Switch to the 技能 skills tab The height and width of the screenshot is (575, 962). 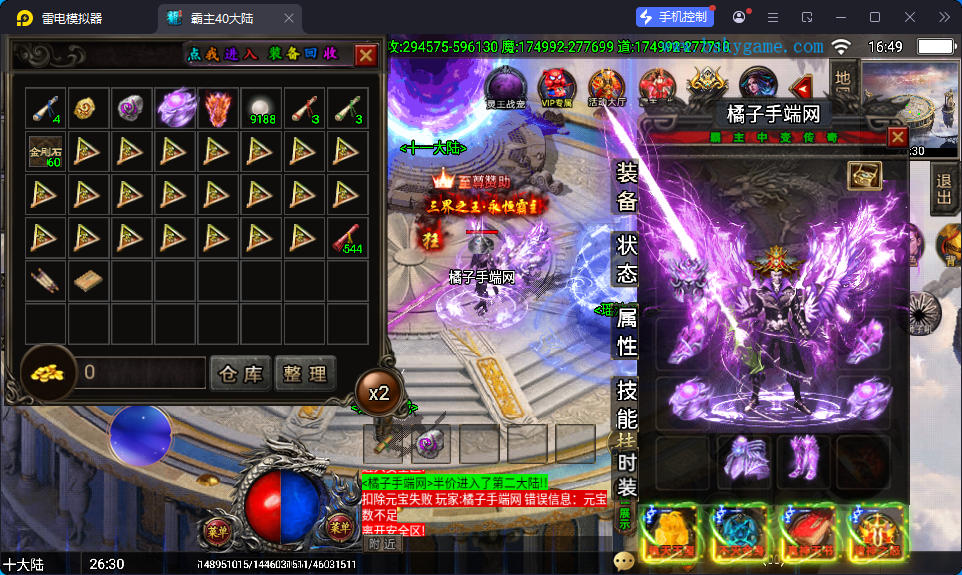626,405
